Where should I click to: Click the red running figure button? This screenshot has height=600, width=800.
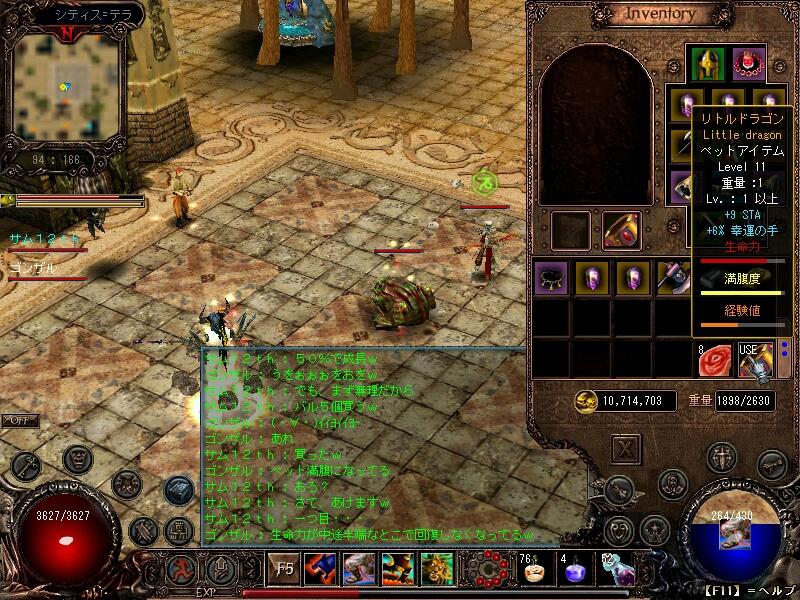click(x=182, y=572)
